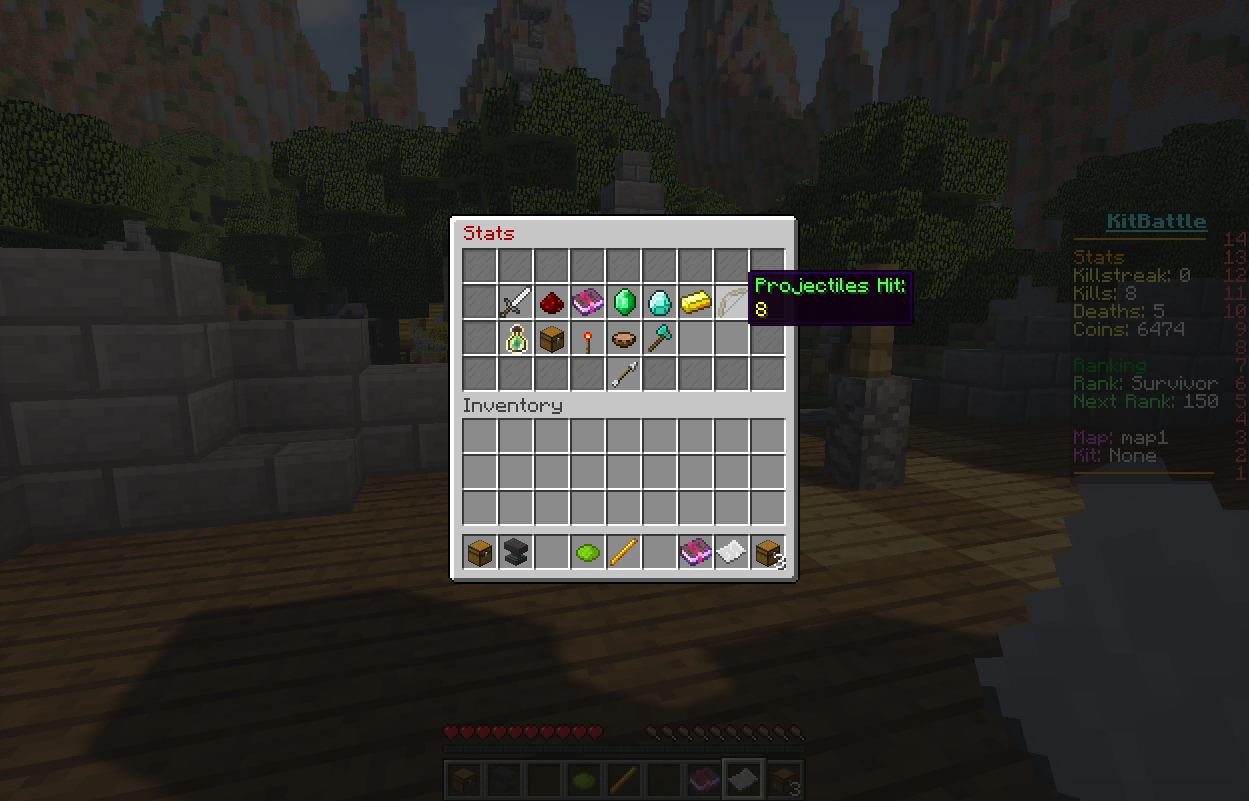
Task: Select the chest in the Stats grid
Action: tap(552, 339)
